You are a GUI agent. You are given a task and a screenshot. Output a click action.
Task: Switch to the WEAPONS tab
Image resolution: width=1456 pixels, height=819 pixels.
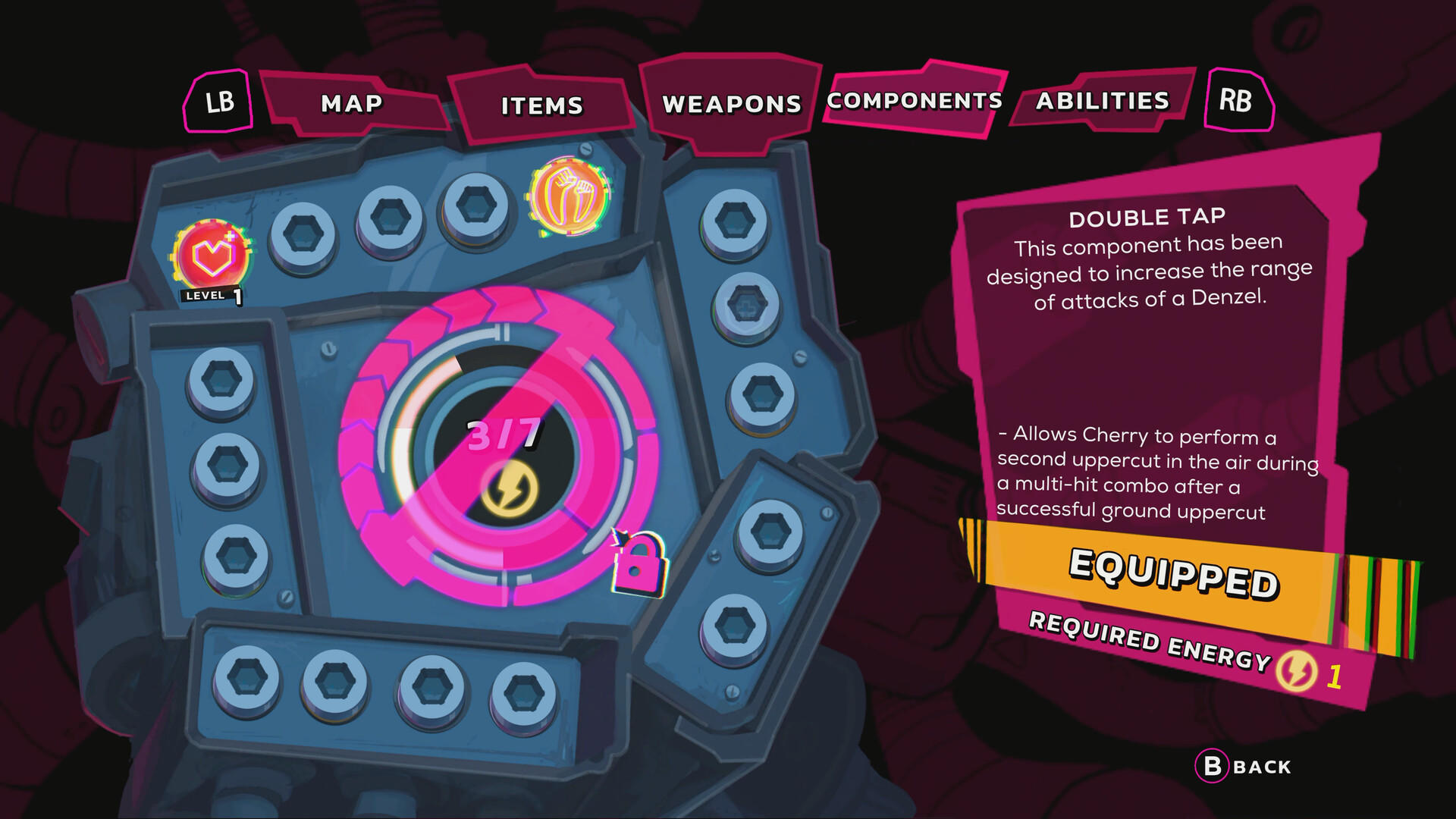(730, 104)
